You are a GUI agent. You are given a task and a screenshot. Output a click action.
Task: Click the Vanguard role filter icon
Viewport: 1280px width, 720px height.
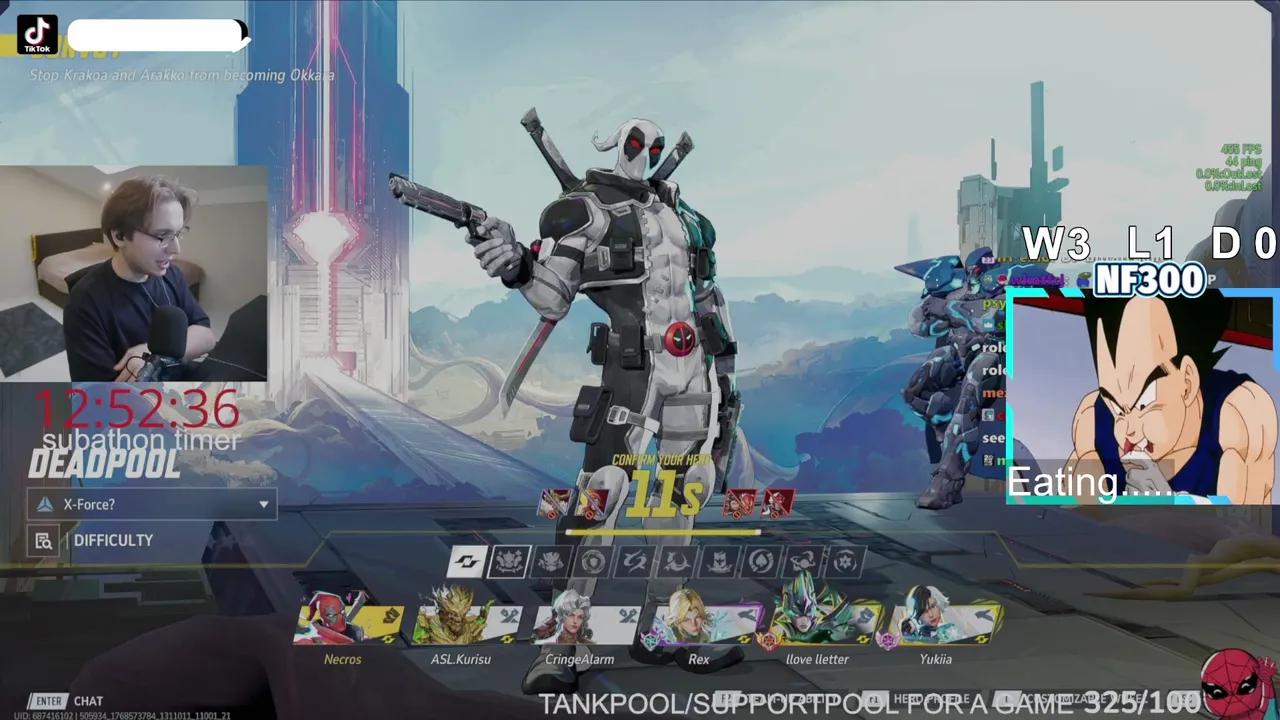(512, 560)
